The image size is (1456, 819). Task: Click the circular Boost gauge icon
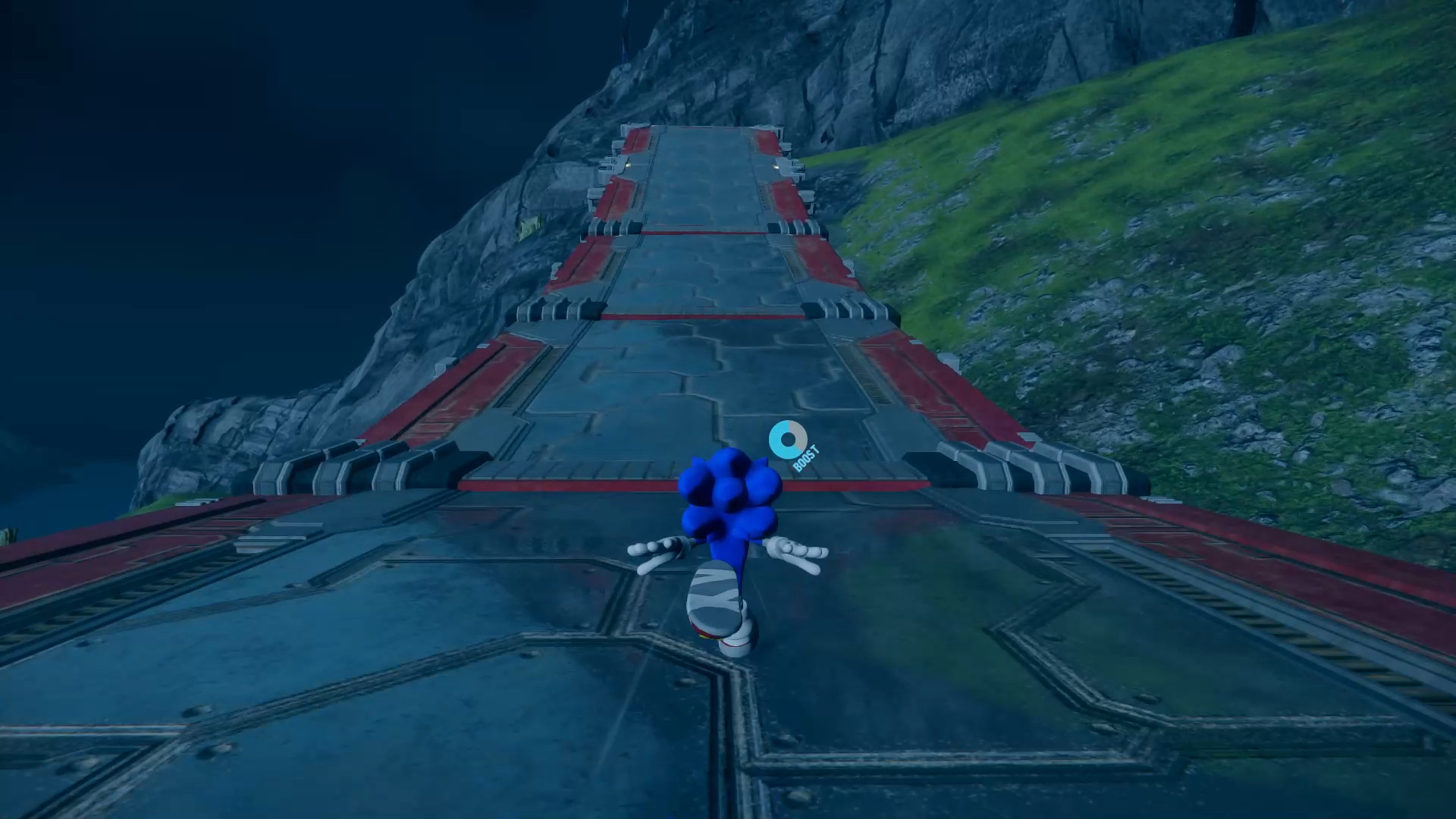click(787, 440)
